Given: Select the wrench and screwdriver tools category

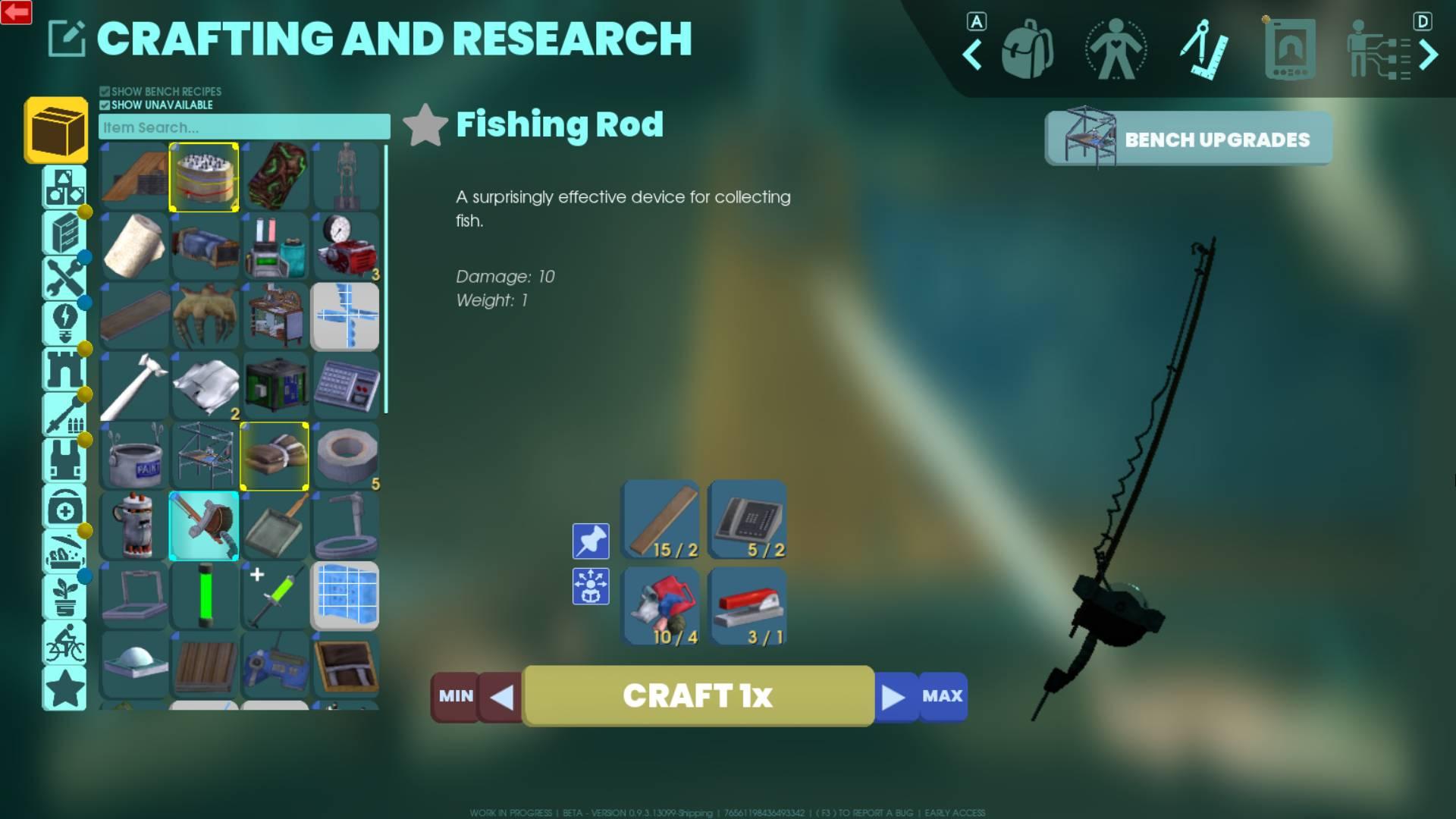Looking at the screenshot, I should [64, 278].
